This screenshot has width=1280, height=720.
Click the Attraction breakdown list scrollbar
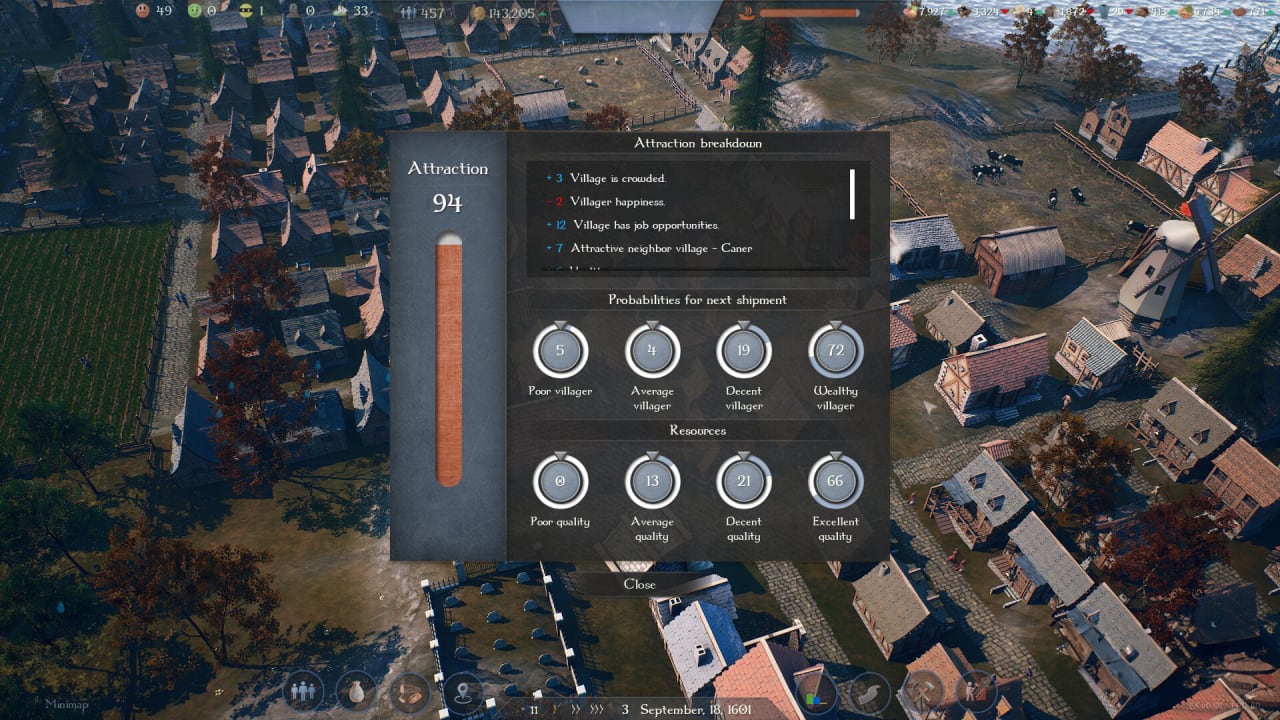(x=852, y=194)
